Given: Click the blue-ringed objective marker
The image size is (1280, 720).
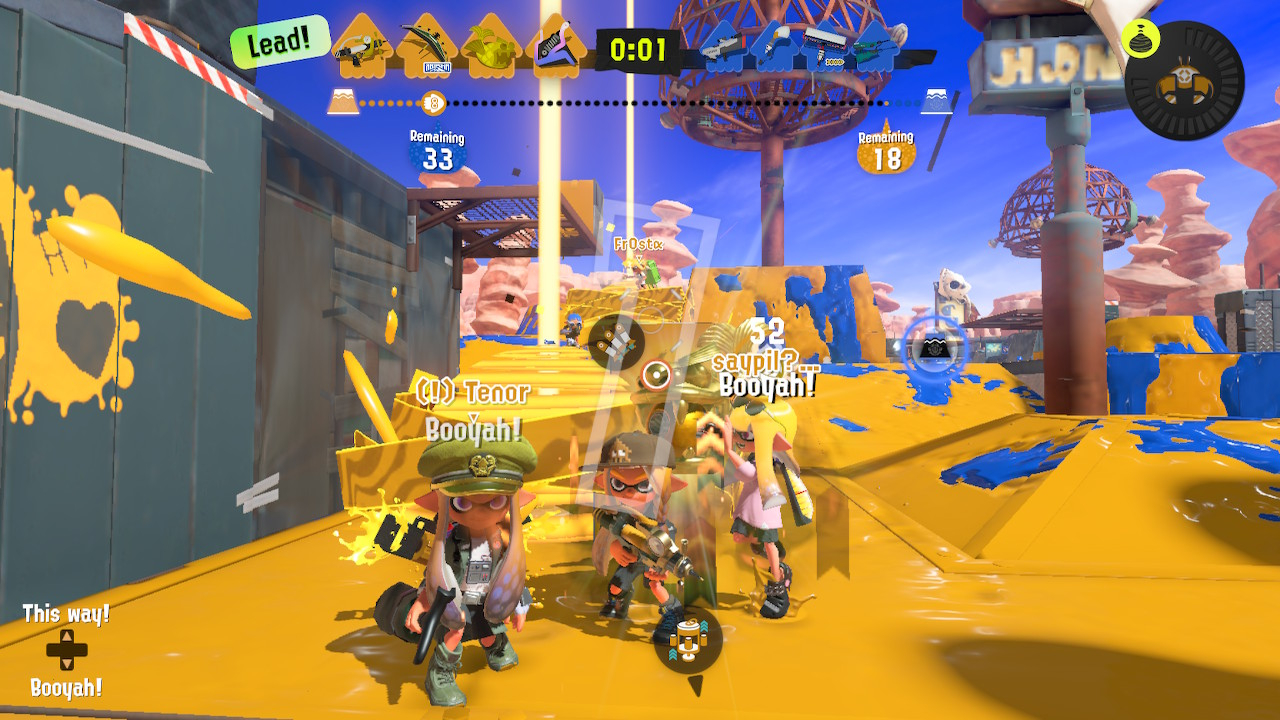Looking at the screenshot, I should (935, 348).
